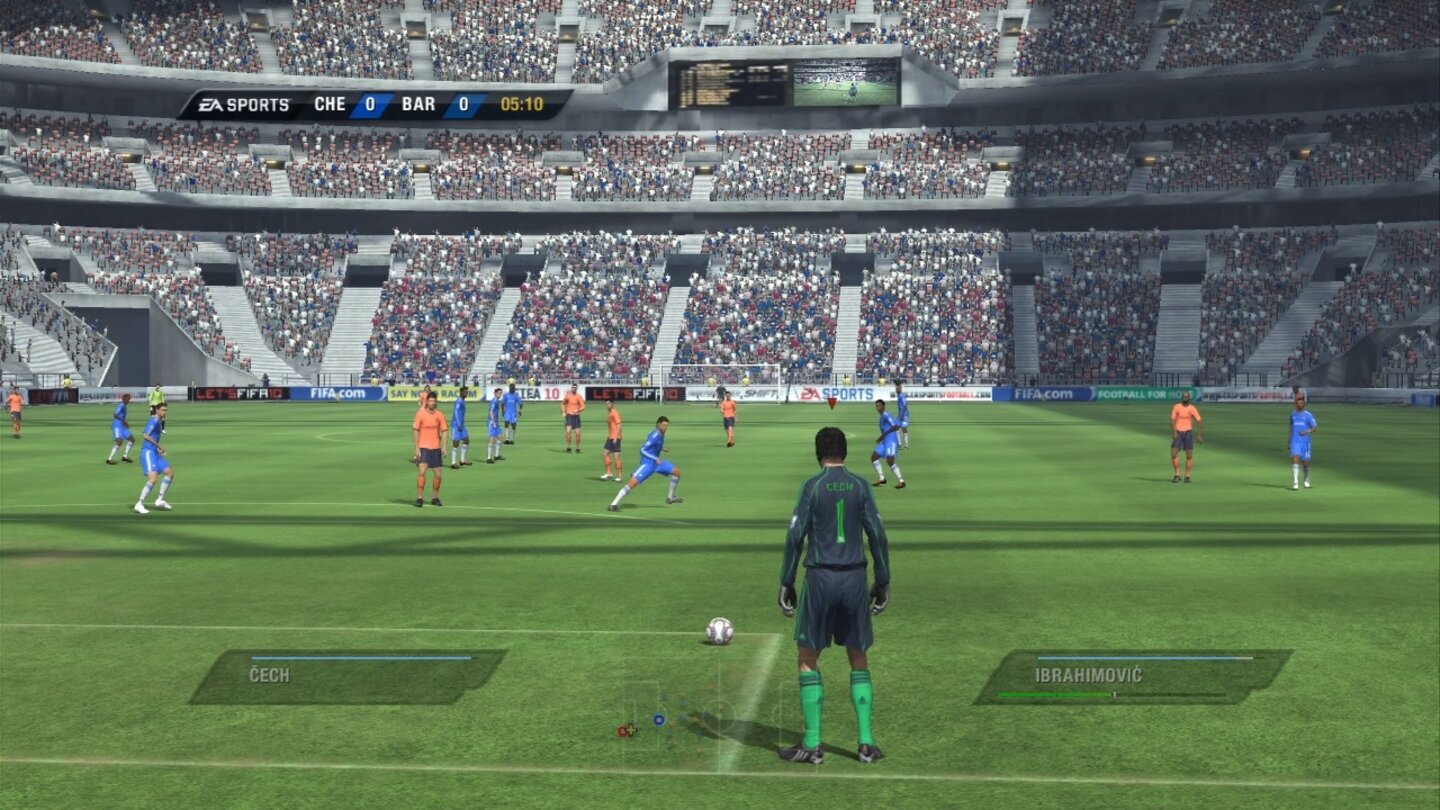The height and width of the screenshot is (810, 1440).
Task: Switch to the BAR team tab on scoreboard
Action: pos(419,103)
